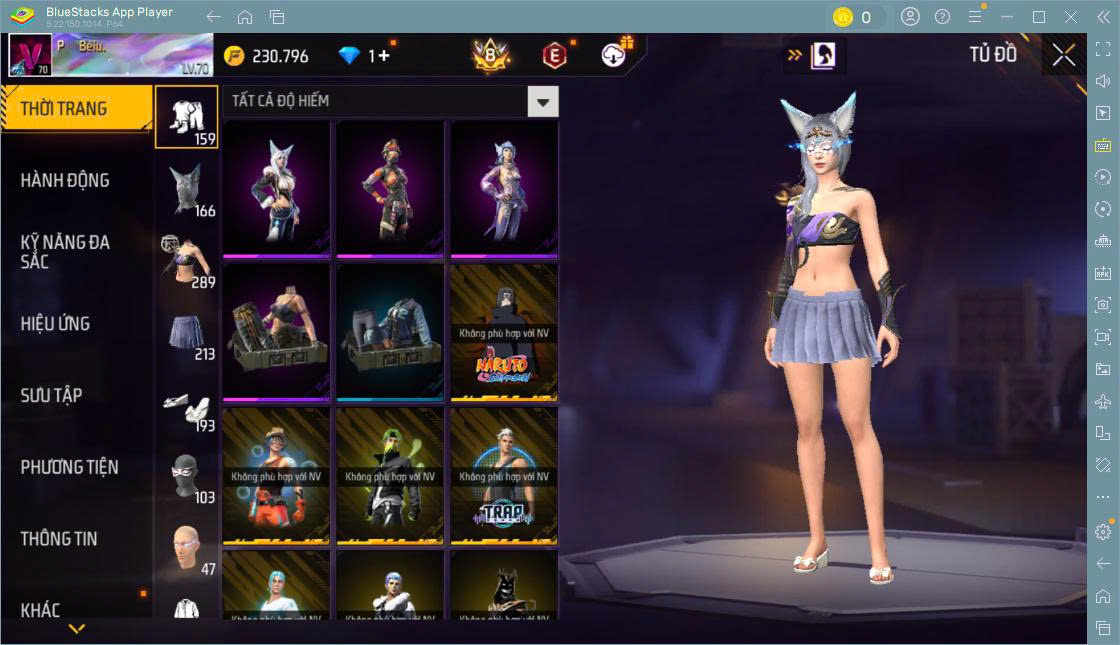Open the skirt bottoms category with 213 items

click(x=187, y=333)
